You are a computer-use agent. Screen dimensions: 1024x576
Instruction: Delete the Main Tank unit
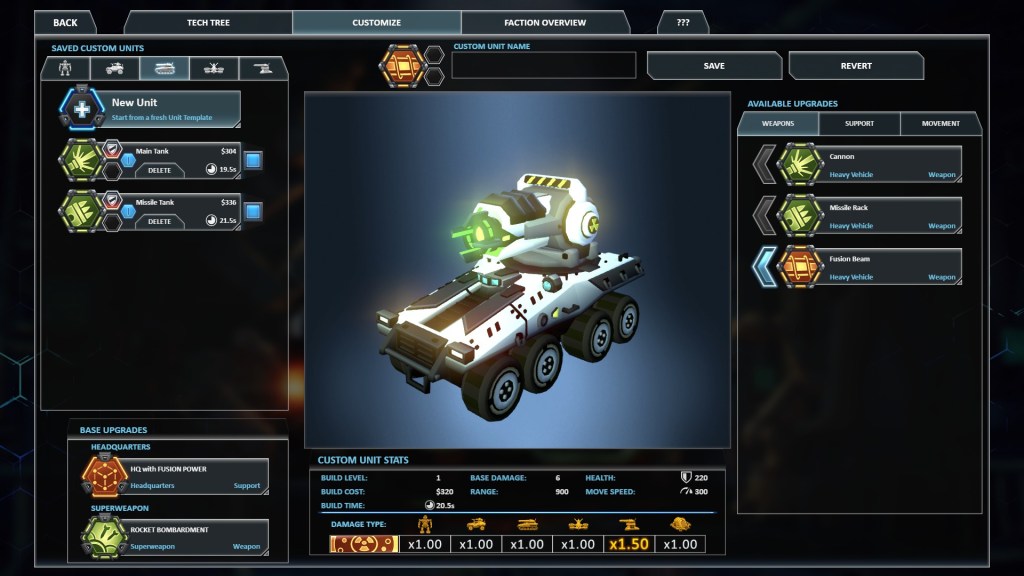[160, 170]
